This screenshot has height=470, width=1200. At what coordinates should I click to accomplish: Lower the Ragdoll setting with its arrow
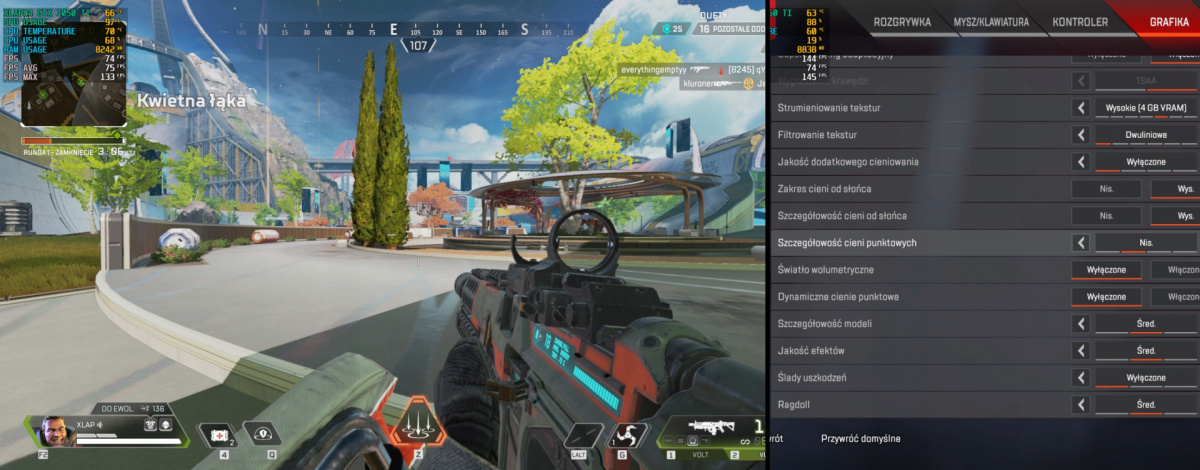[1081, 405]
